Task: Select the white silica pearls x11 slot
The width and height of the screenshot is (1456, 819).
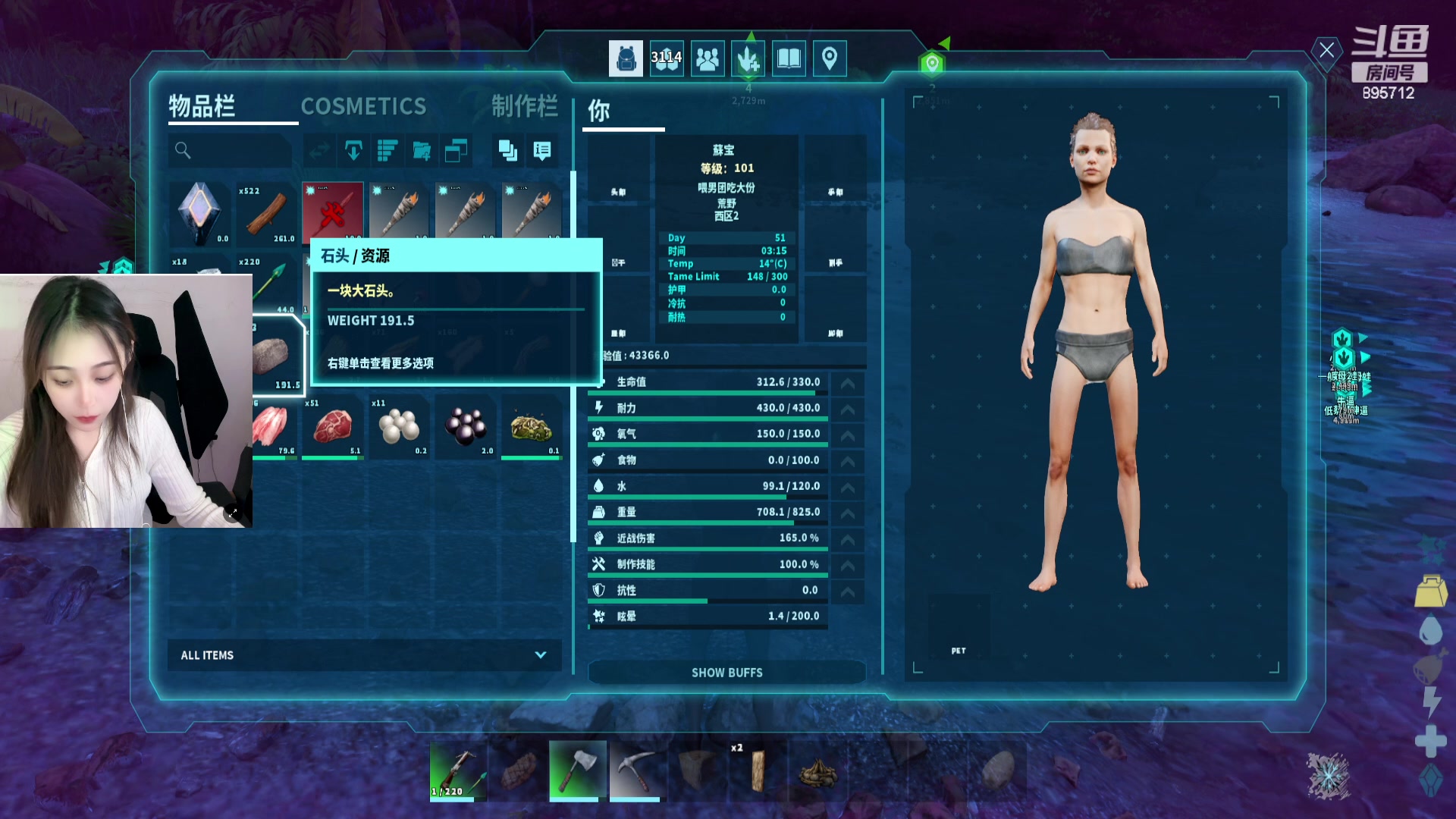Action: 399,427
